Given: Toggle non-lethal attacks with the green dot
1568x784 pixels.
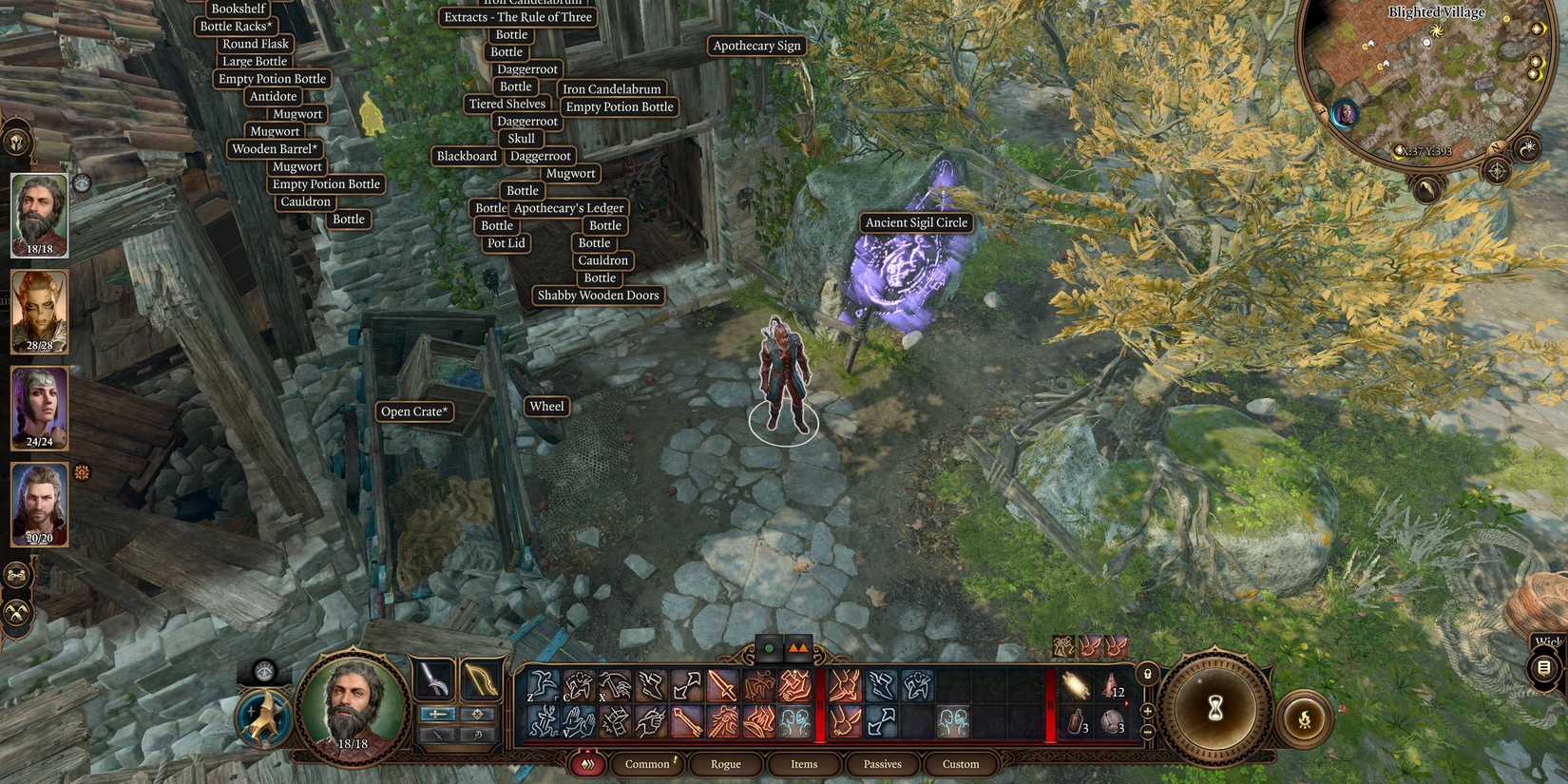Looking at the screenshot, I should pos(770,647).
